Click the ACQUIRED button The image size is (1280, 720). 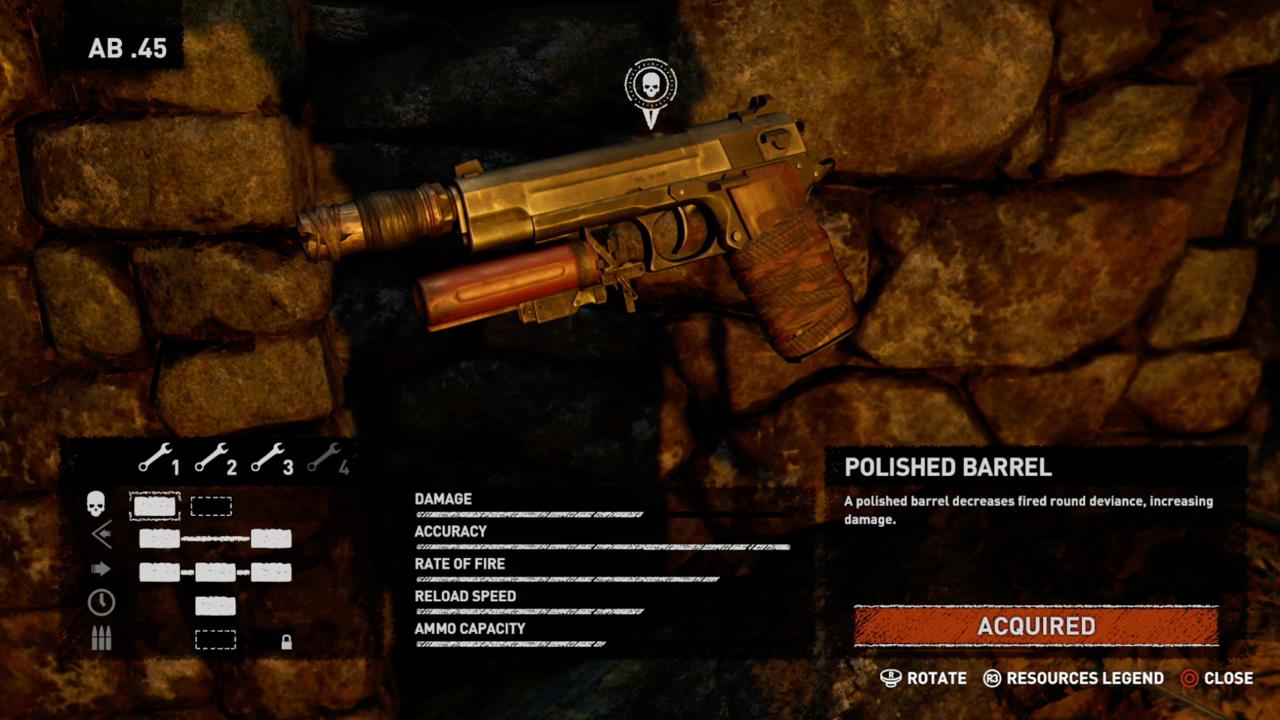(x=1037, y=627)
